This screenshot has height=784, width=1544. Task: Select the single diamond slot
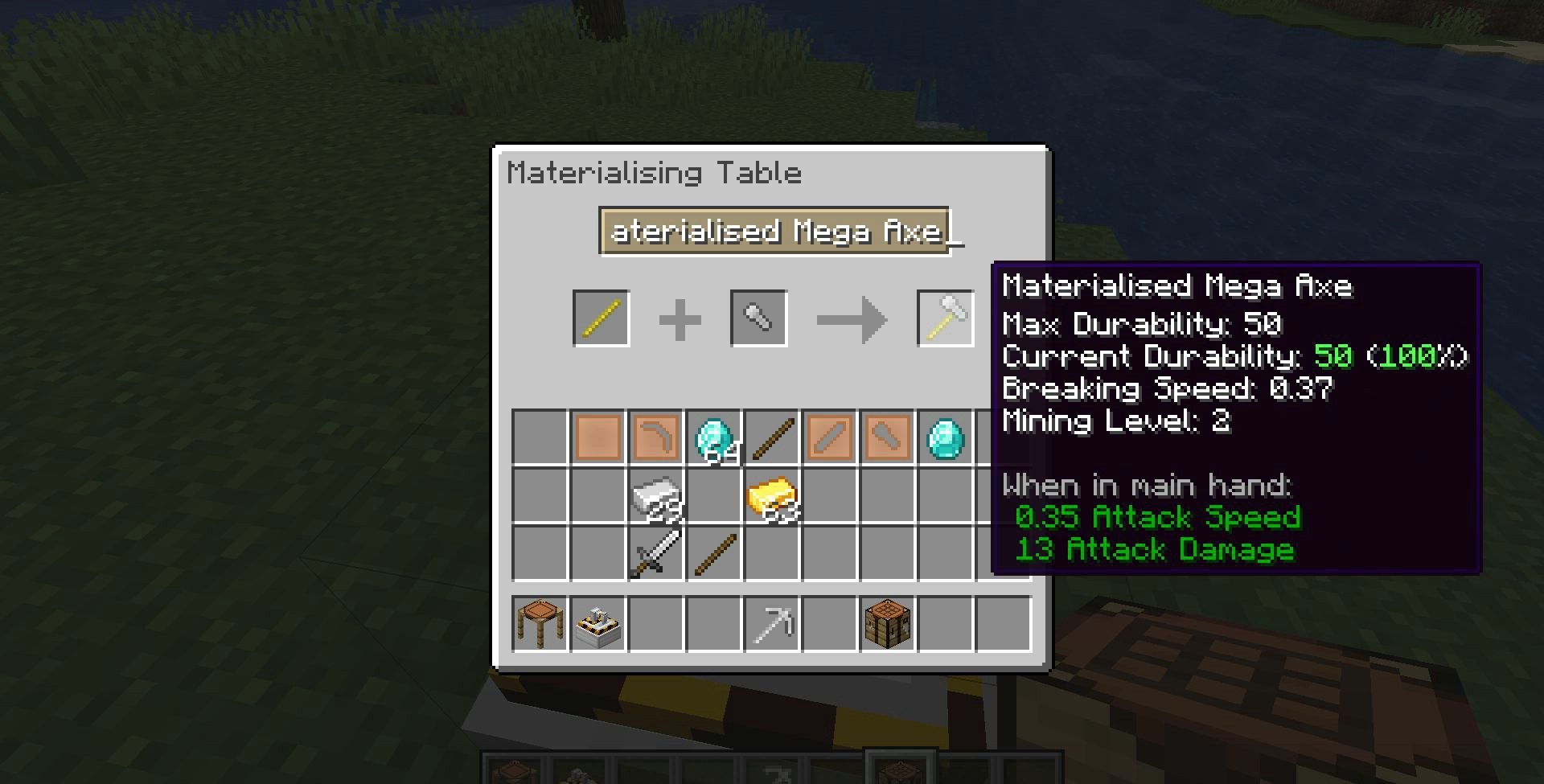[x=946, y=438]
